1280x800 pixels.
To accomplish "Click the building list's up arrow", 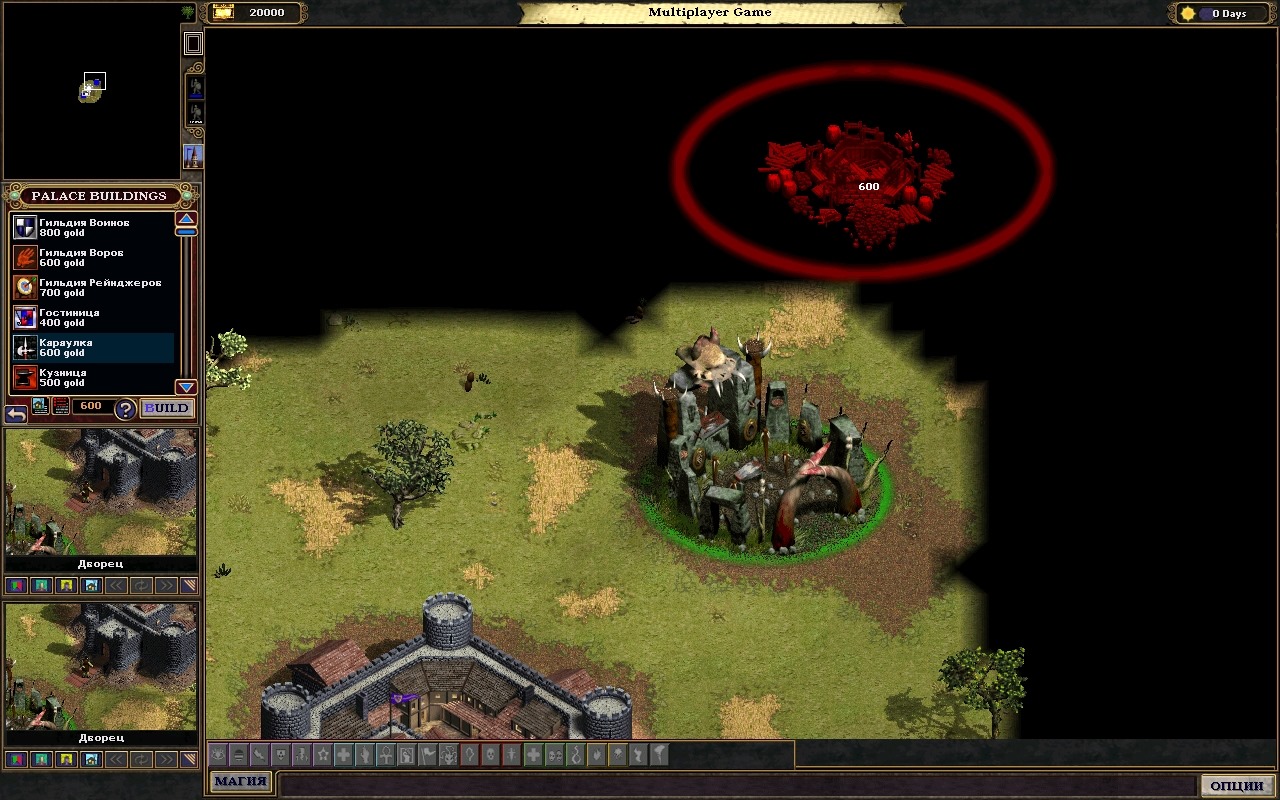I will pyautogui.click(x=186, y=219).
